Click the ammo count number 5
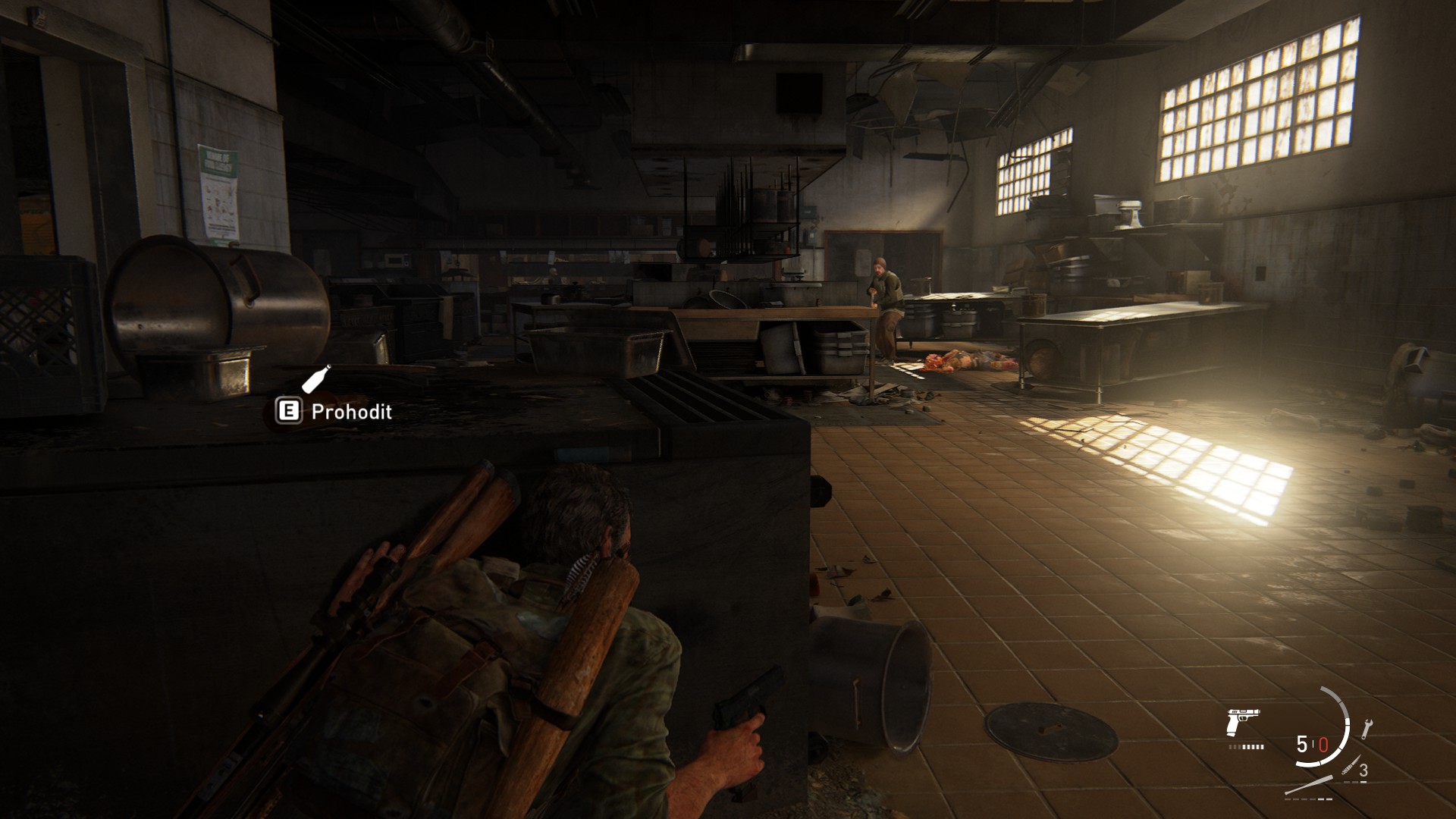 click(1301, 743)
